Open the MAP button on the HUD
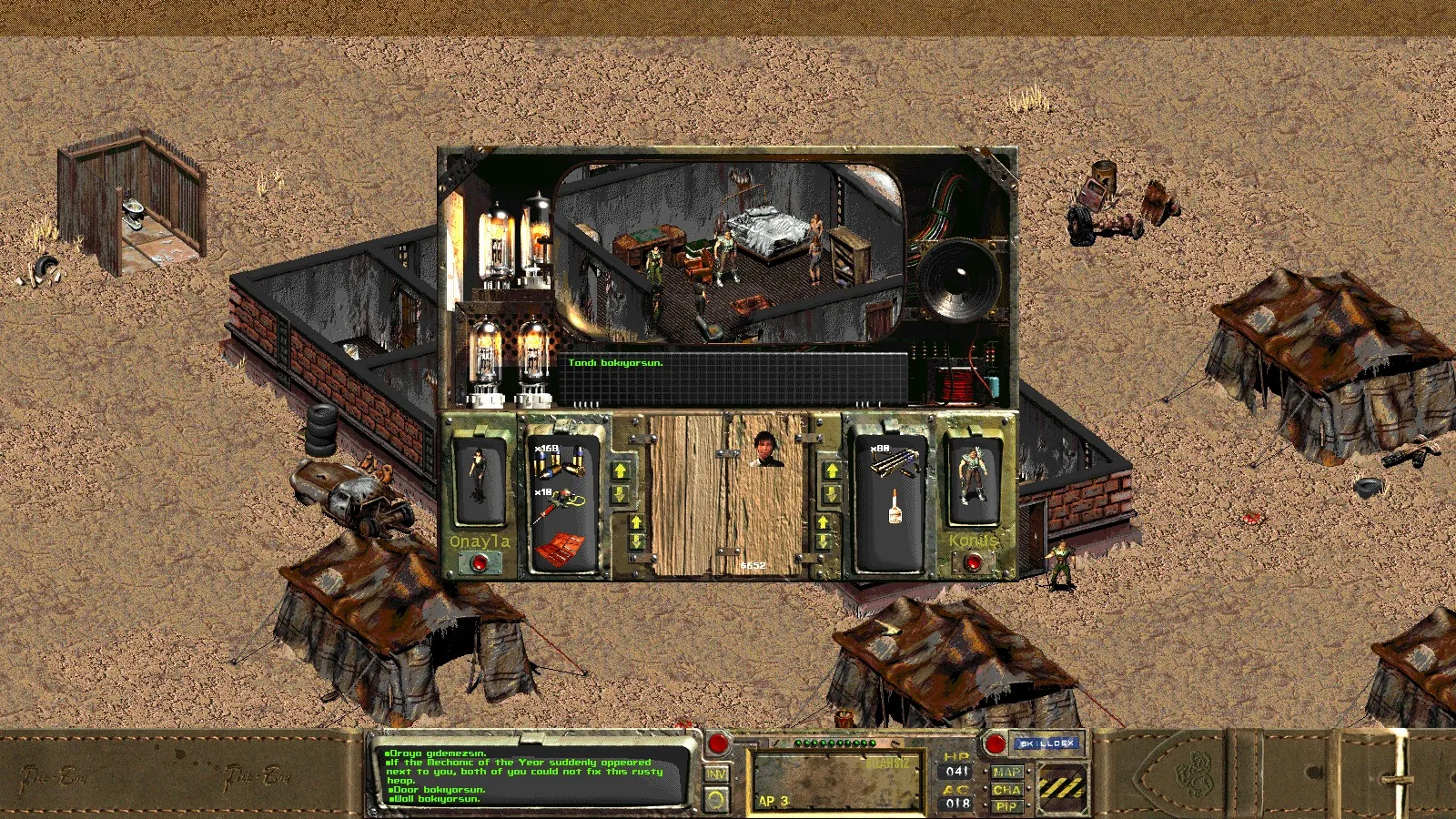This screenshot has height=819, width=1456. (1006, 773)
